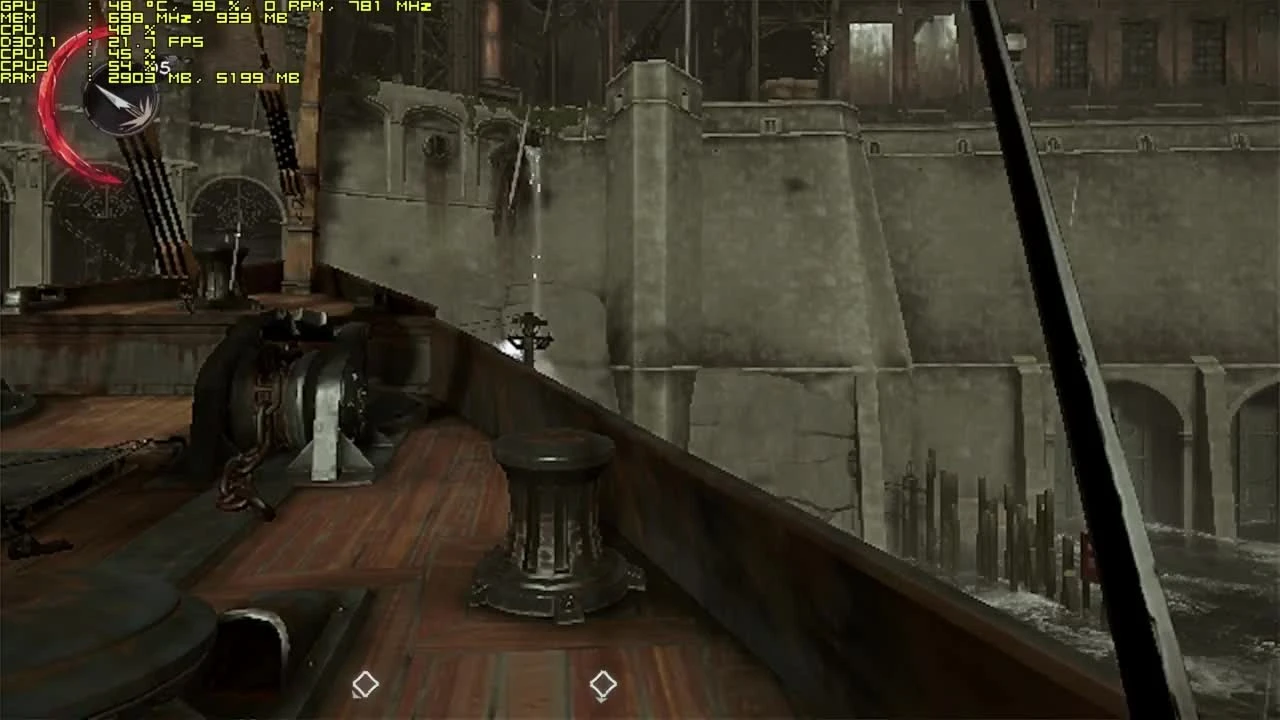Select the CPU1 statistics line
This screenshot has height=720, width=1280.
click(x=90, y=55)
